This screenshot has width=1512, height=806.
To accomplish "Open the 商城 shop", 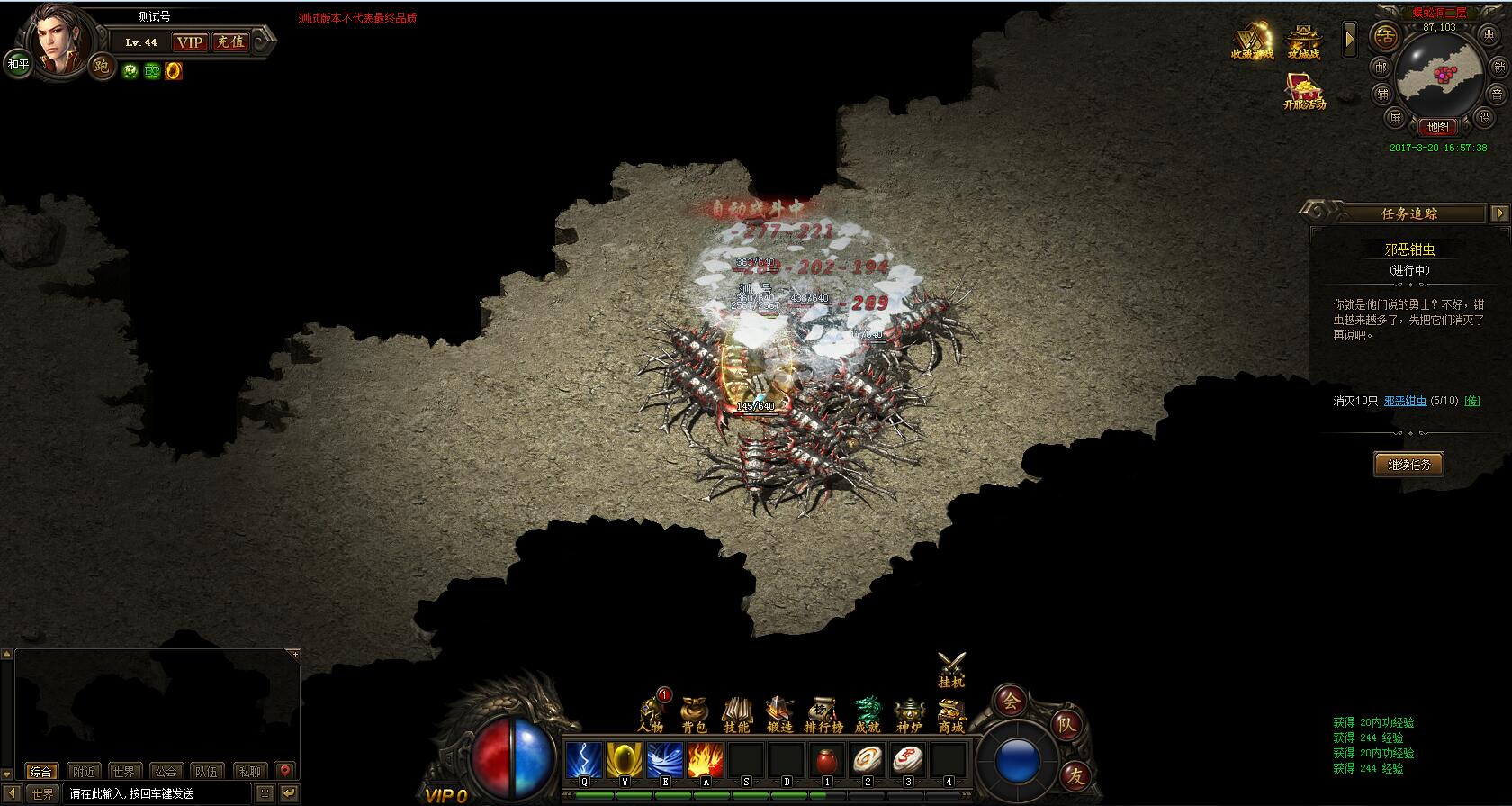I will [951, 714].
